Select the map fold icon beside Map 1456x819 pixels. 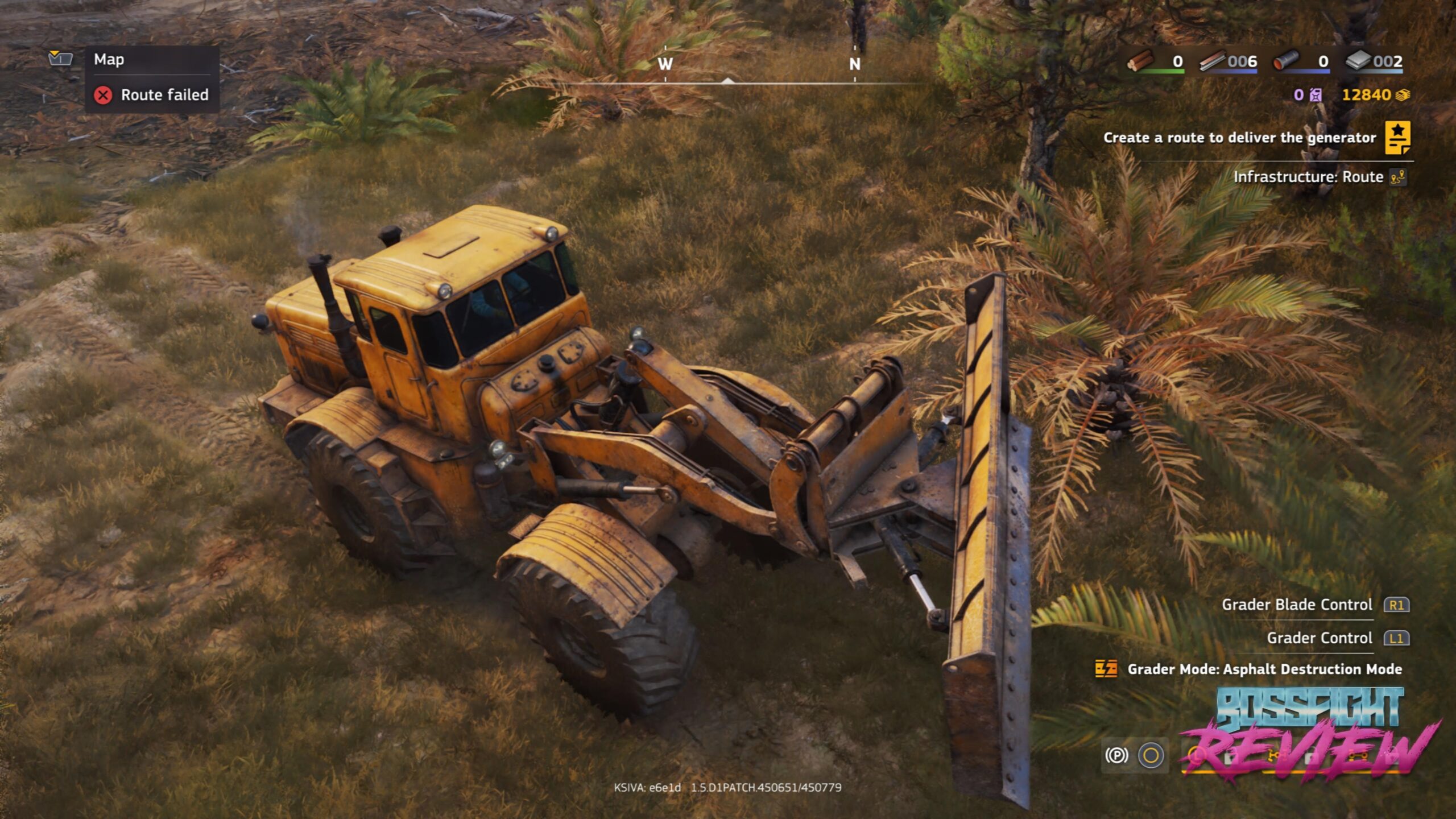[60, 58]
